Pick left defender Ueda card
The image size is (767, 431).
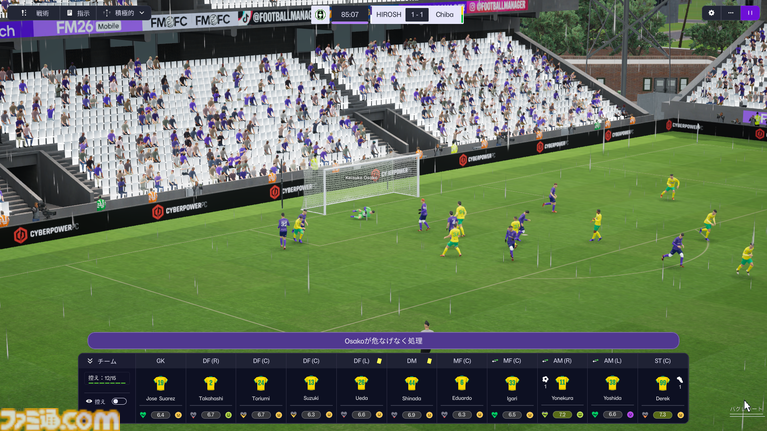[361, 391]
